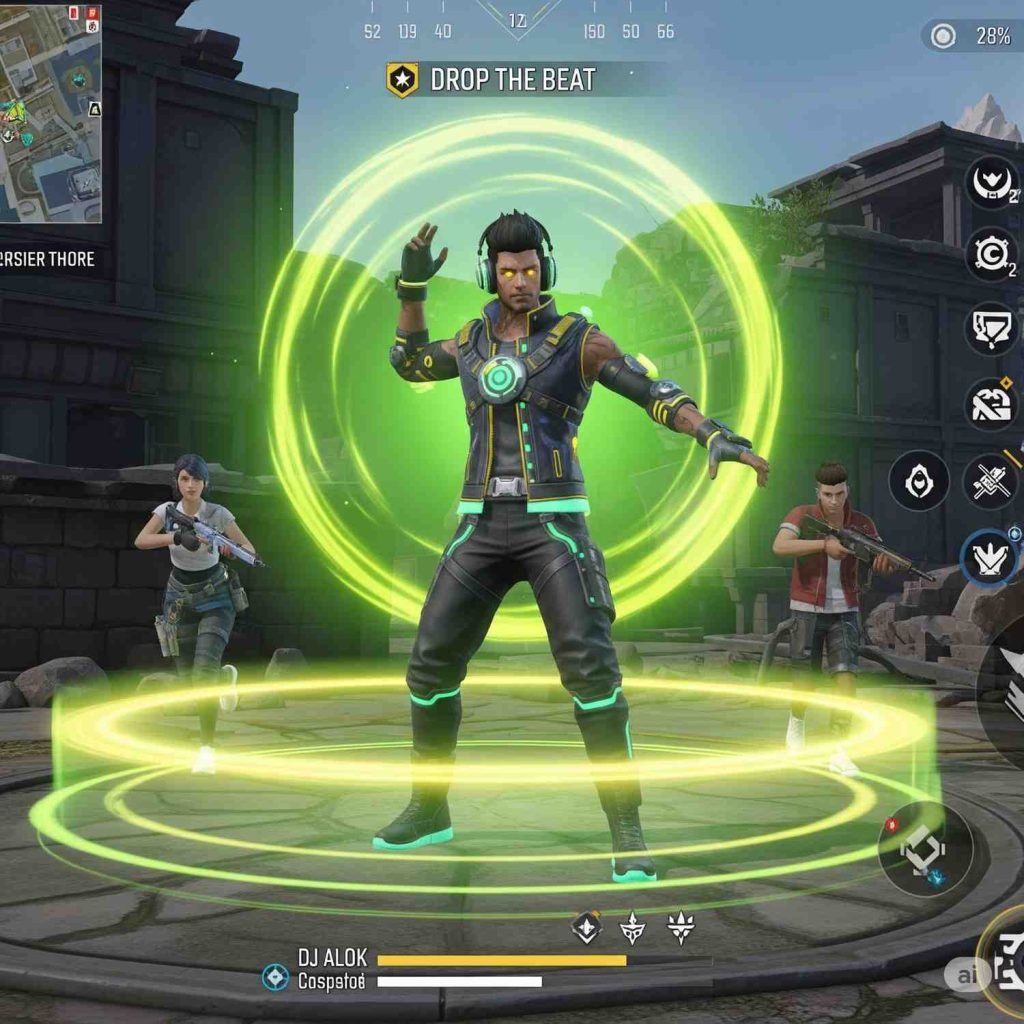Trigger the blue-ringed crown ability
This screenshot has height=1024, width=1024.
pyautogui.click(x=989, y=558)
